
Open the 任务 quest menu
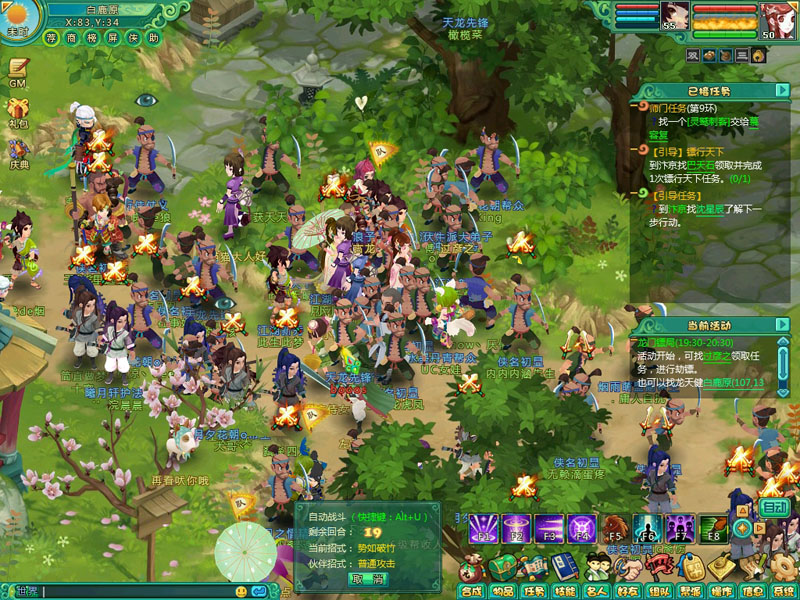pyautogui.click(x=533, y=591)
